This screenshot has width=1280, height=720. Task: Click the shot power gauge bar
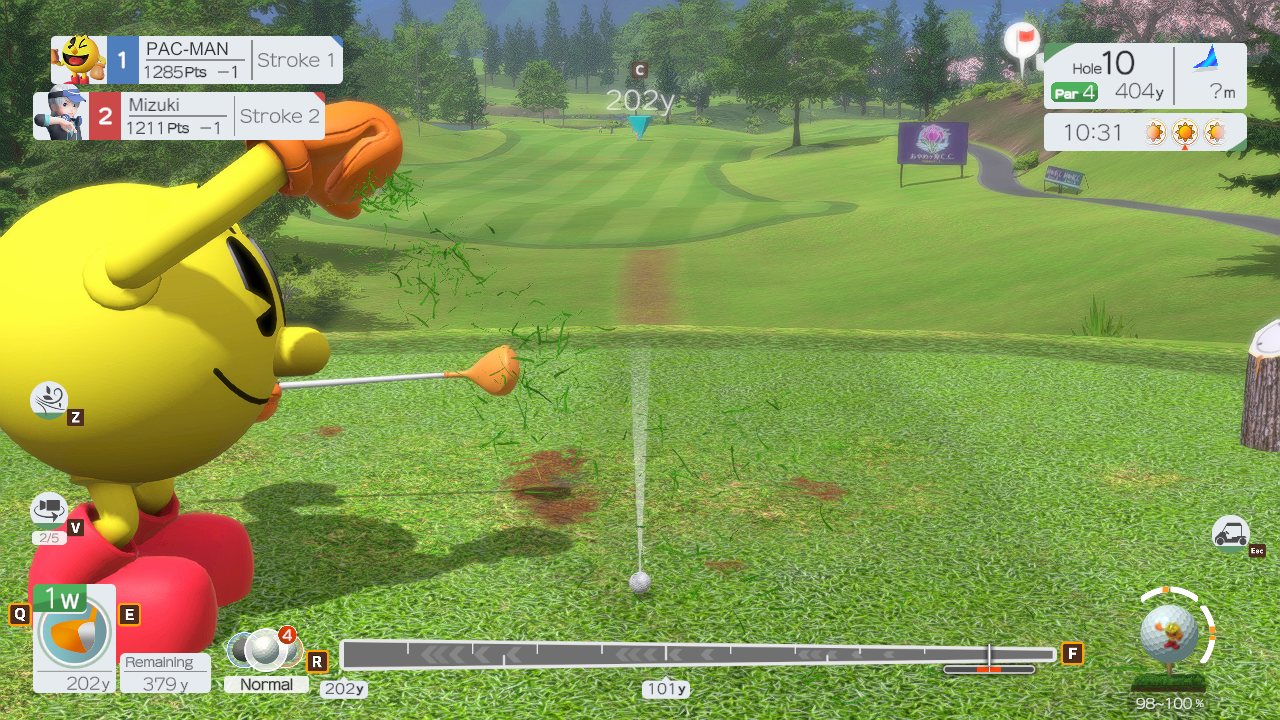pyautogui.click(x=698, y=655)
